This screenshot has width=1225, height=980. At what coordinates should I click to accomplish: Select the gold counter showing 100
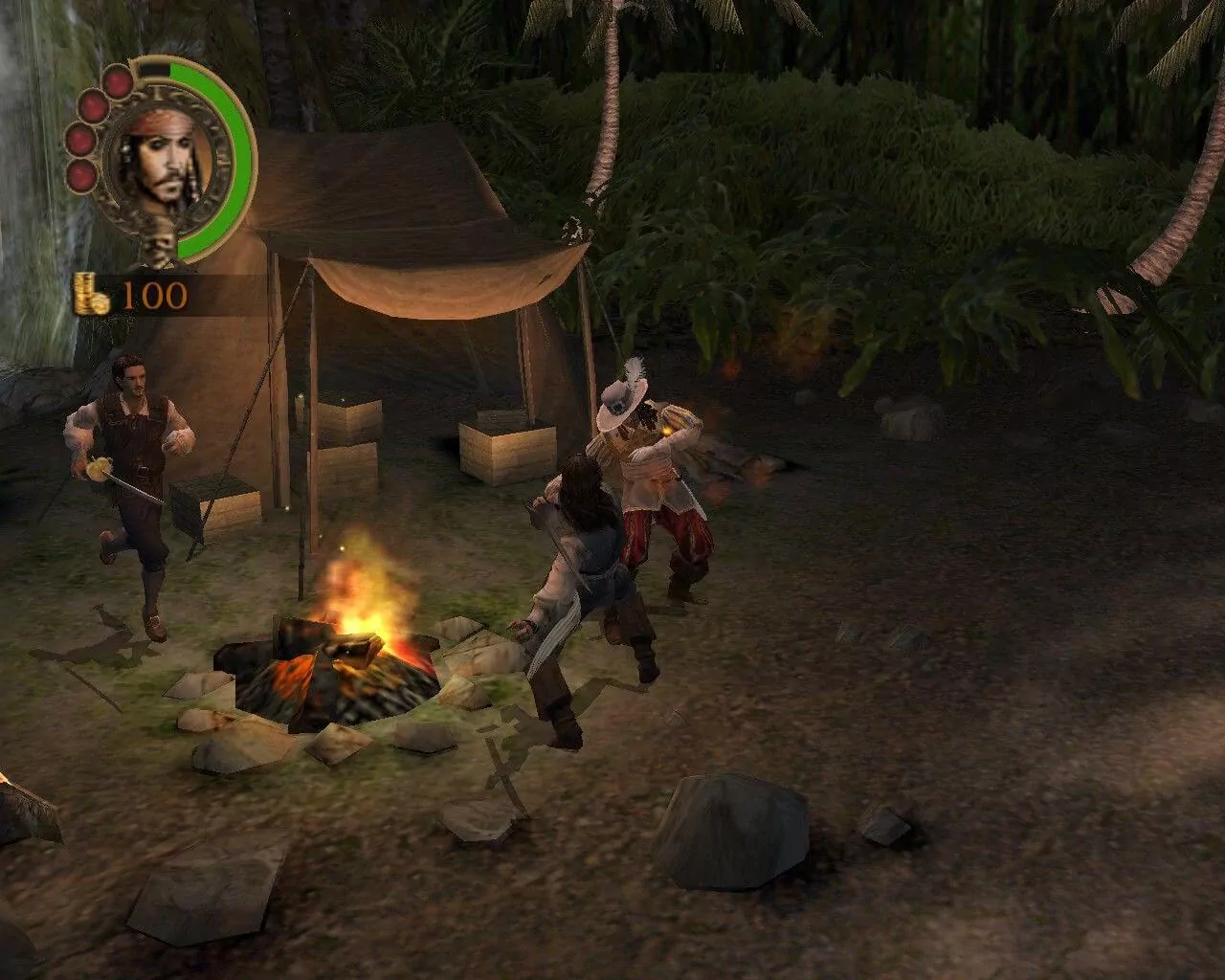click(x=155, y=294)
